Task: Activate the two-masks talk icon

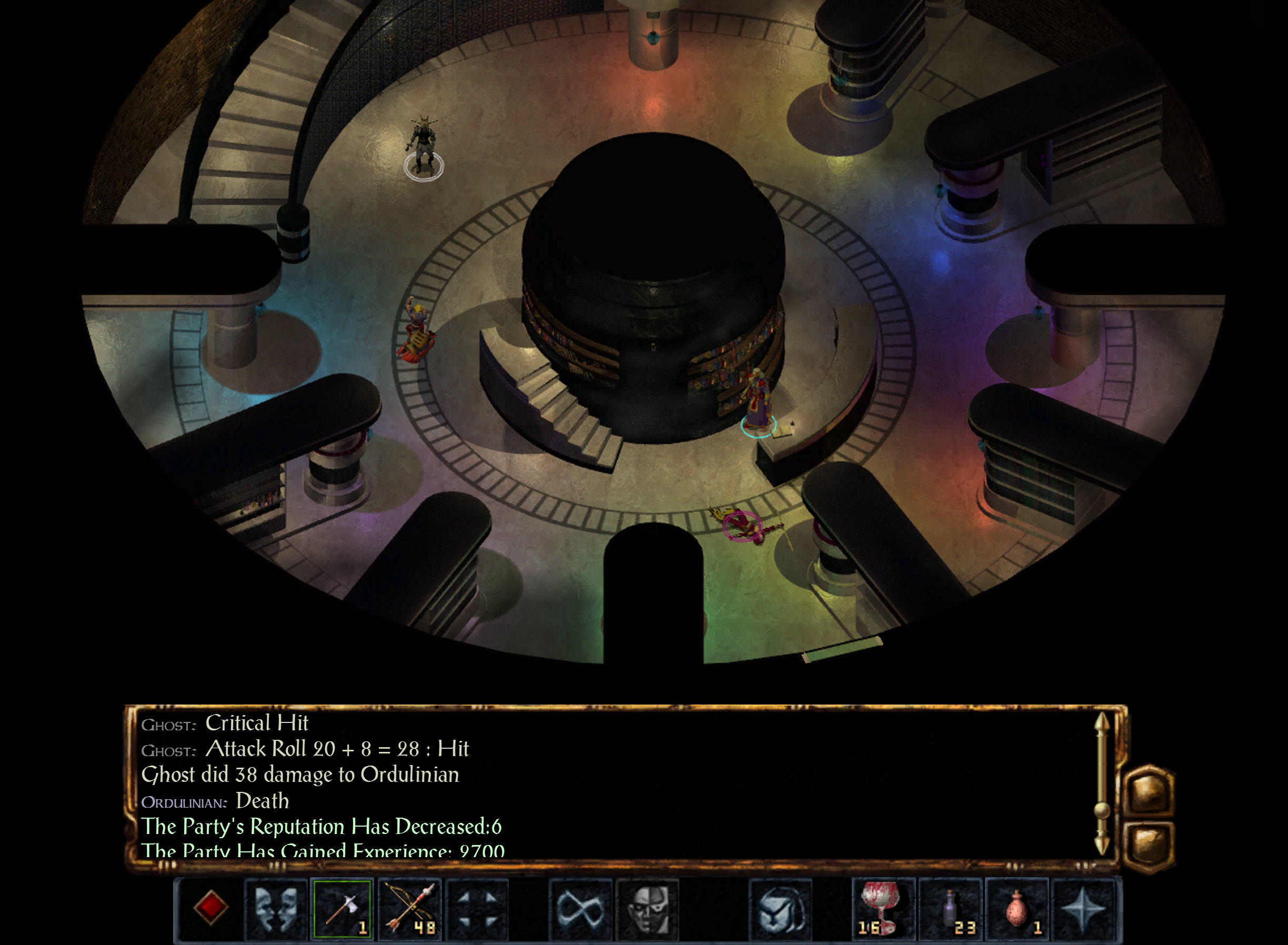Action: [276, 908]
